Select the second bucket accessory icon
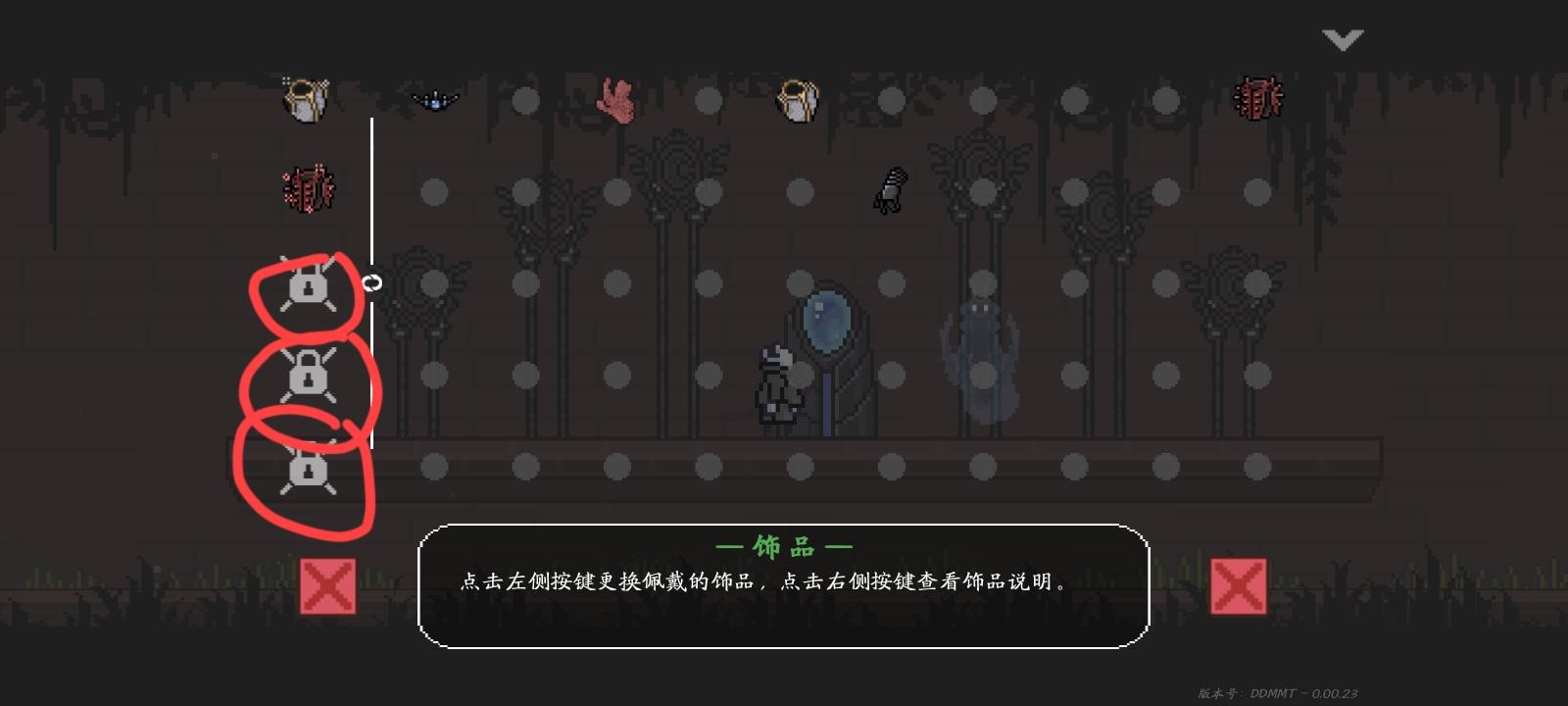Image resolution: width=1568 pixels, height=706 pixels. [x=796, y=100]
